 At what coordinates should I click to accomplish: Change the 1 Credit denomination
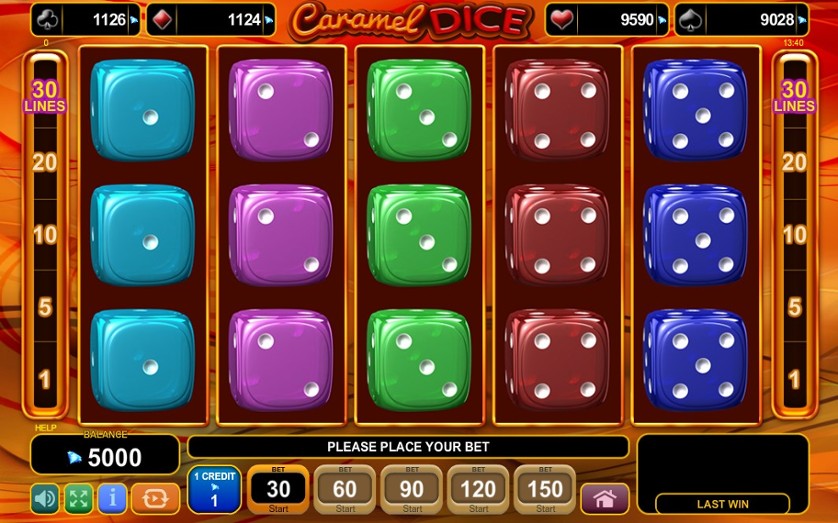tap(212, 489)
